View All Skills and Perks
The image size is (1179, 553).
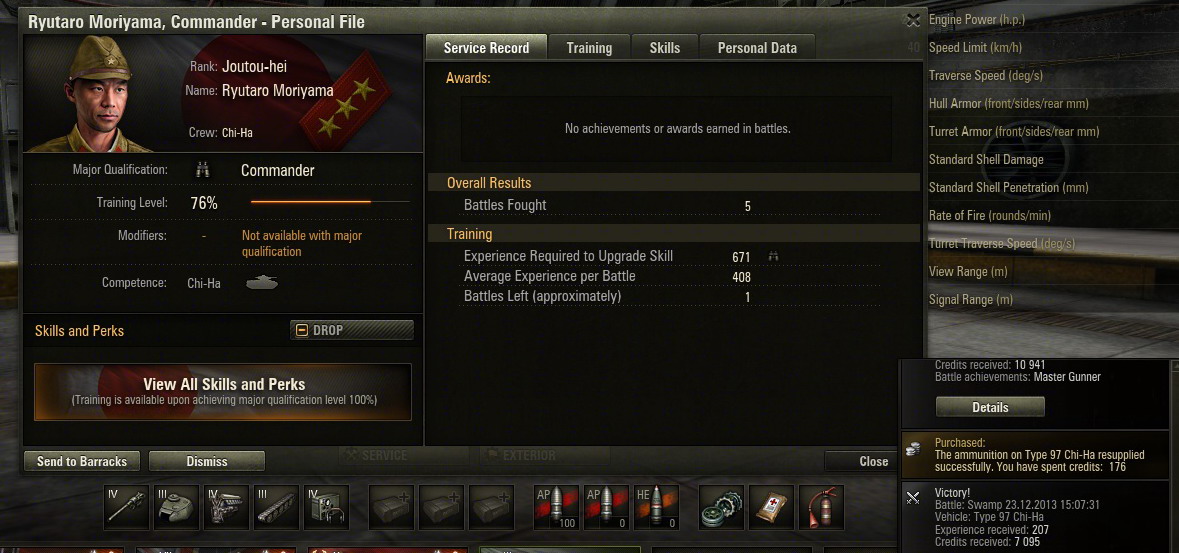tap(223, 391)
